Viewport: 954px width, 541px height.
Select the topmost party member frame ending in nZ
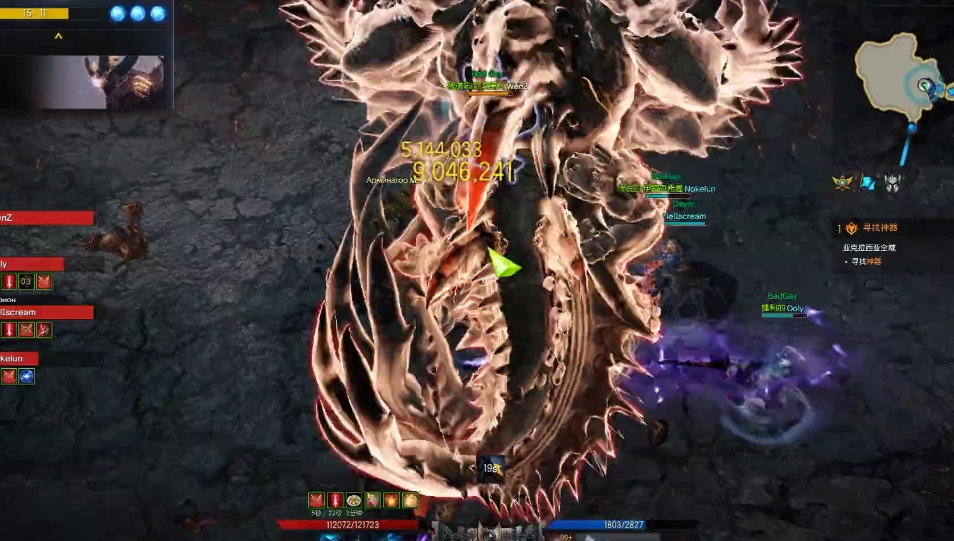(47, 218)
